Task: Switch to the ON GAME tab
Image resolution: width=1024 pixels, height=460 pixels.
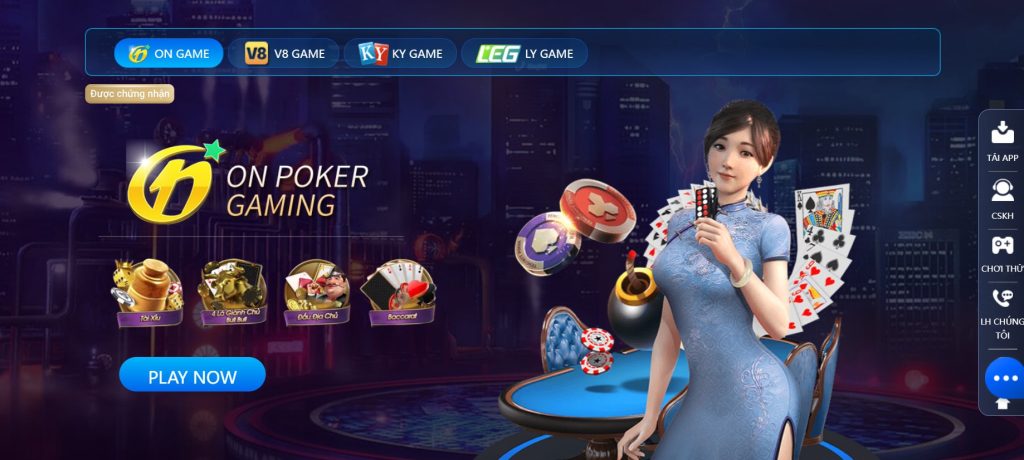Action: pos(168,53)
